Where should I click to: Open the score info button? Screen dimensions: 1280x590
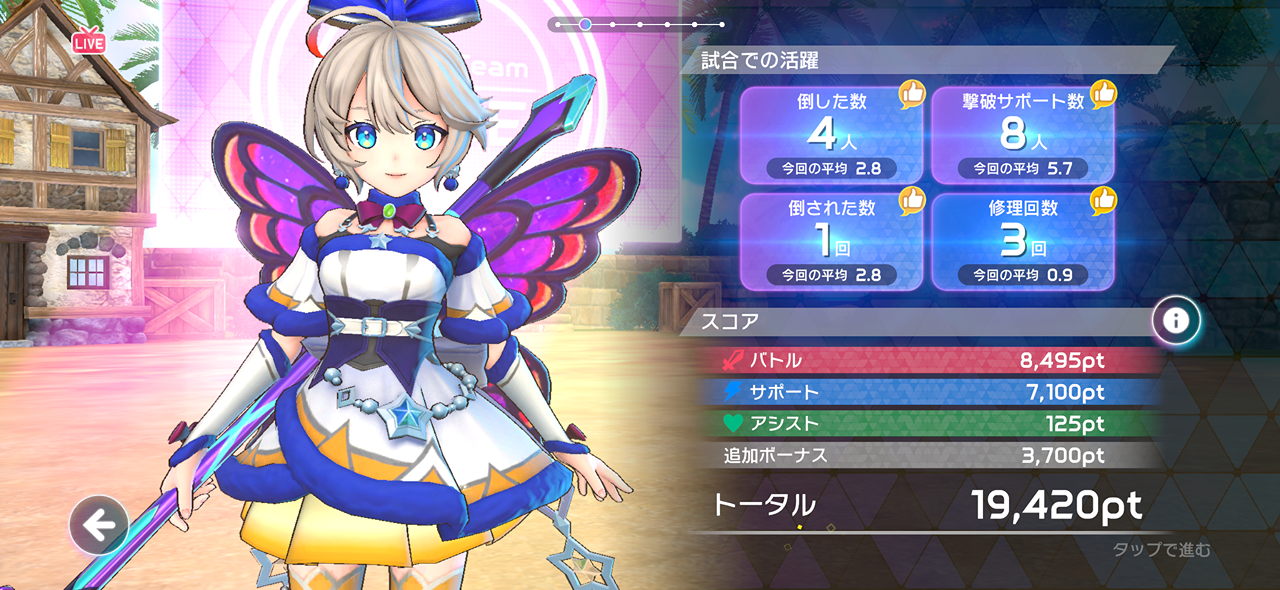[x=1176, y=320]
